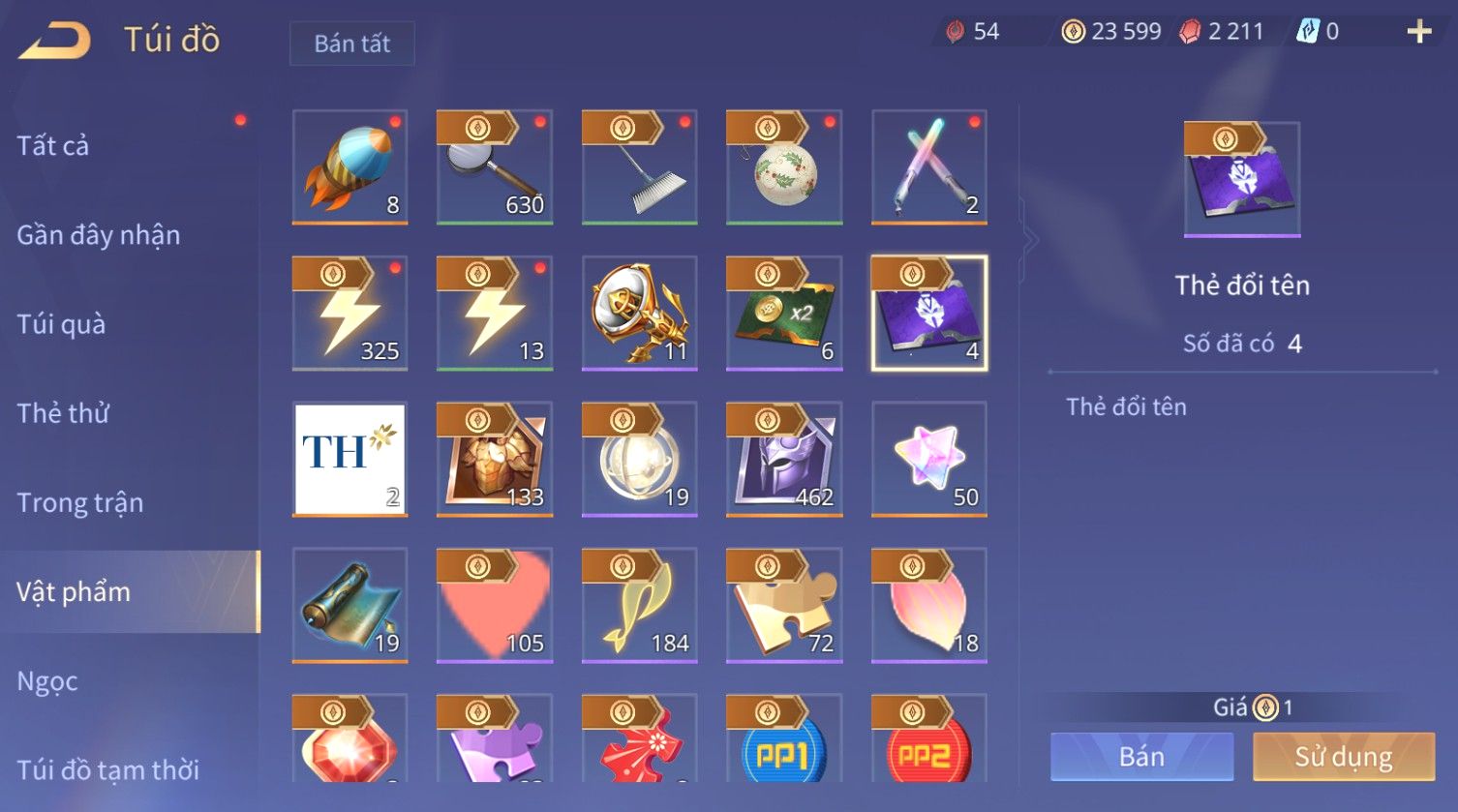
Task: Pick the purple helmet item with 462
Action: tap(784, 459)
